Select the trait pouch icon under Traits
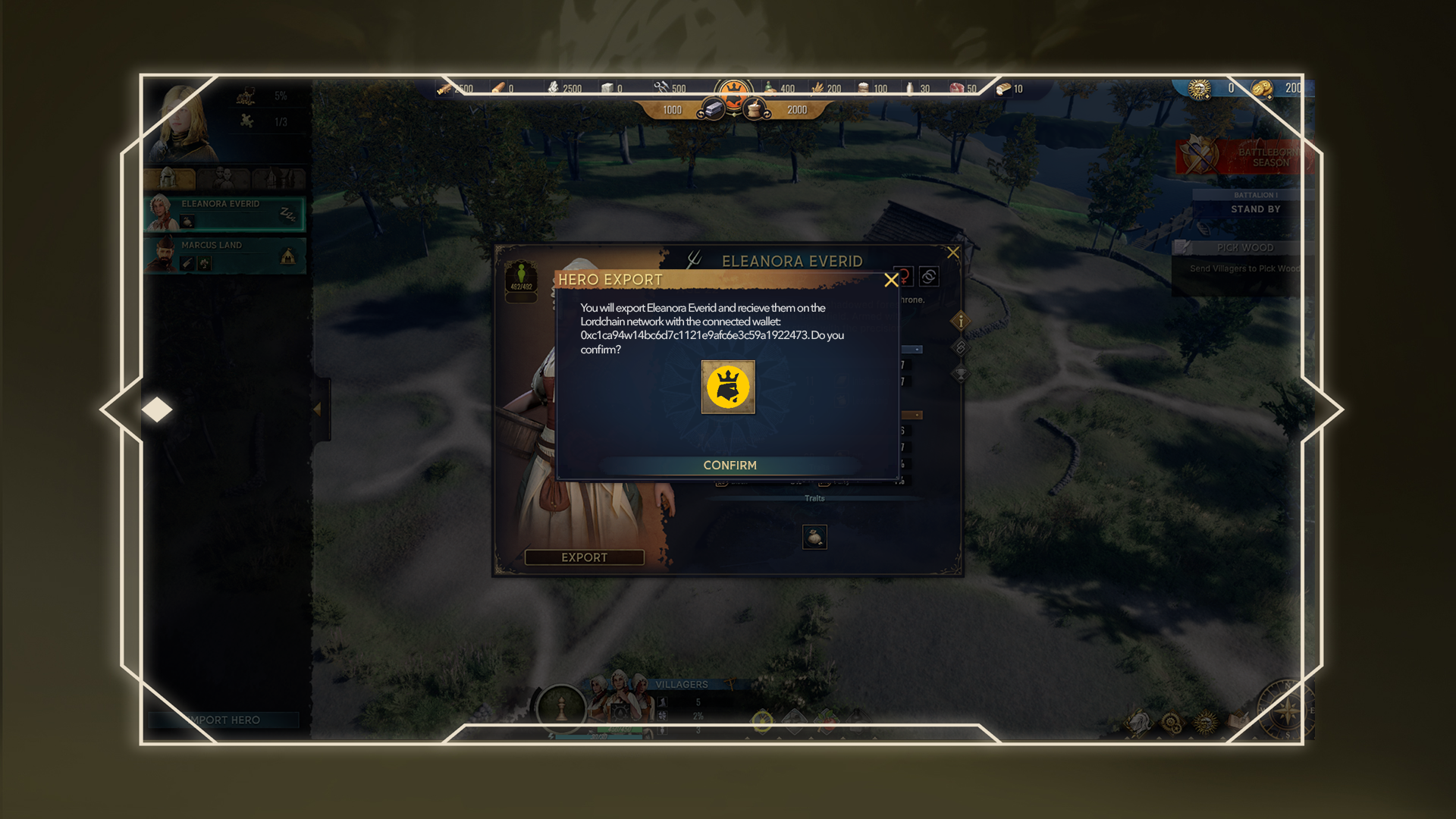The width and height of the screenshot is (1456, 819). pyautogui.click(x=814, y=537)
